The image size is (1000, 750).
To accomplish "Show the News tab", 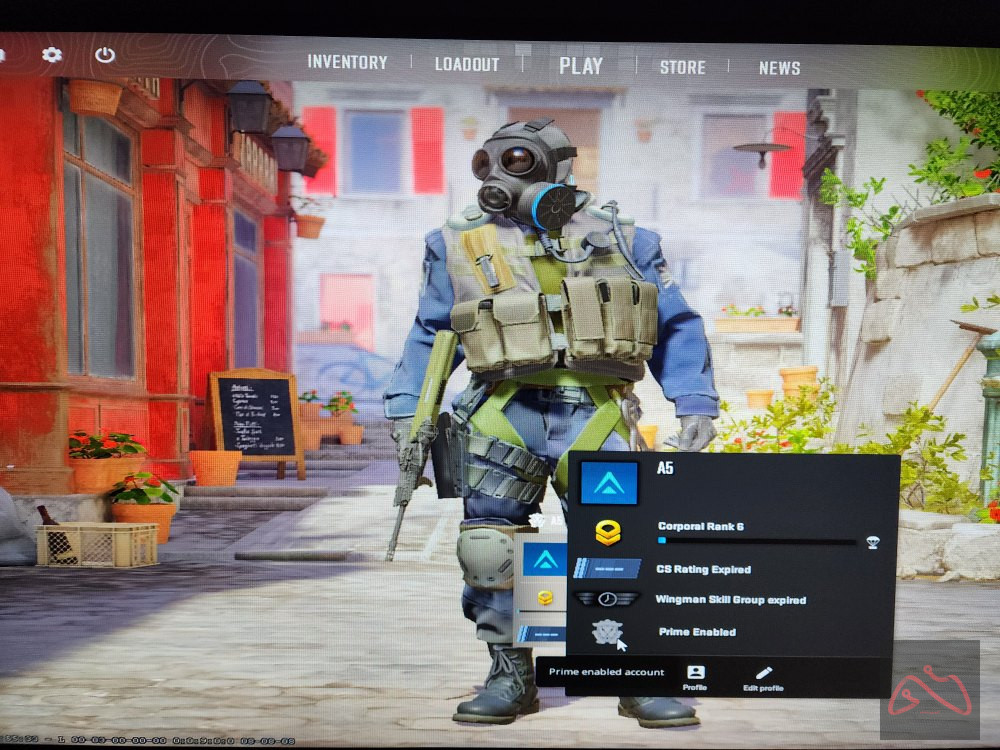I will pos(779,68).
